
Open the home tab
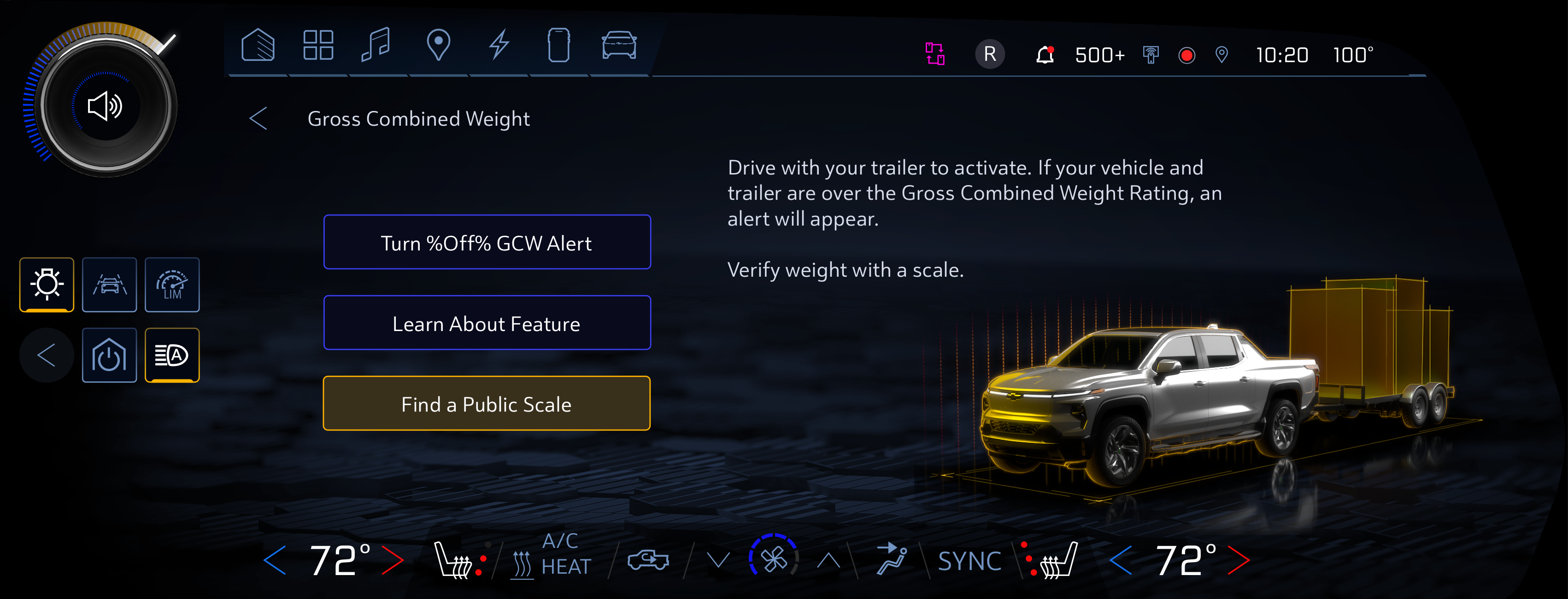258,46
